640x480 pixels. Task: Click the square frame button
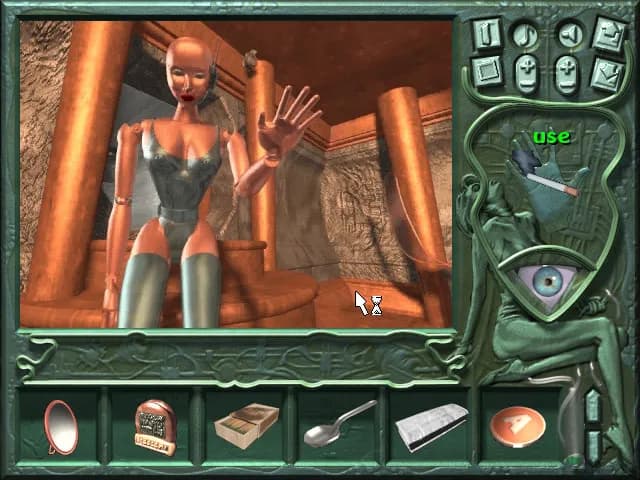point(487,72)
